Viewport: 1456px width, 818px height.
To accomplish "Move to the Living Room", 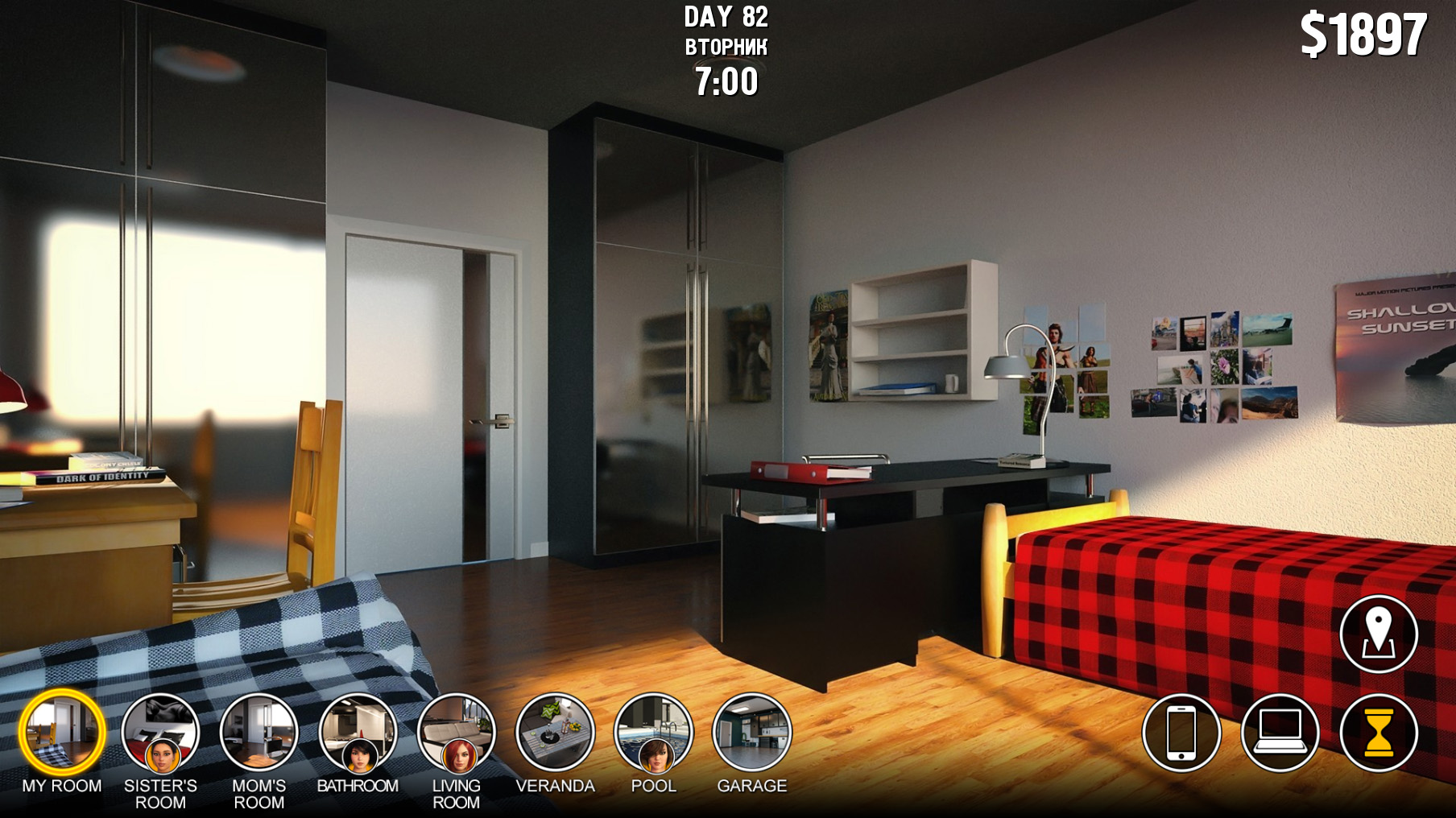I will click(456, 733).
